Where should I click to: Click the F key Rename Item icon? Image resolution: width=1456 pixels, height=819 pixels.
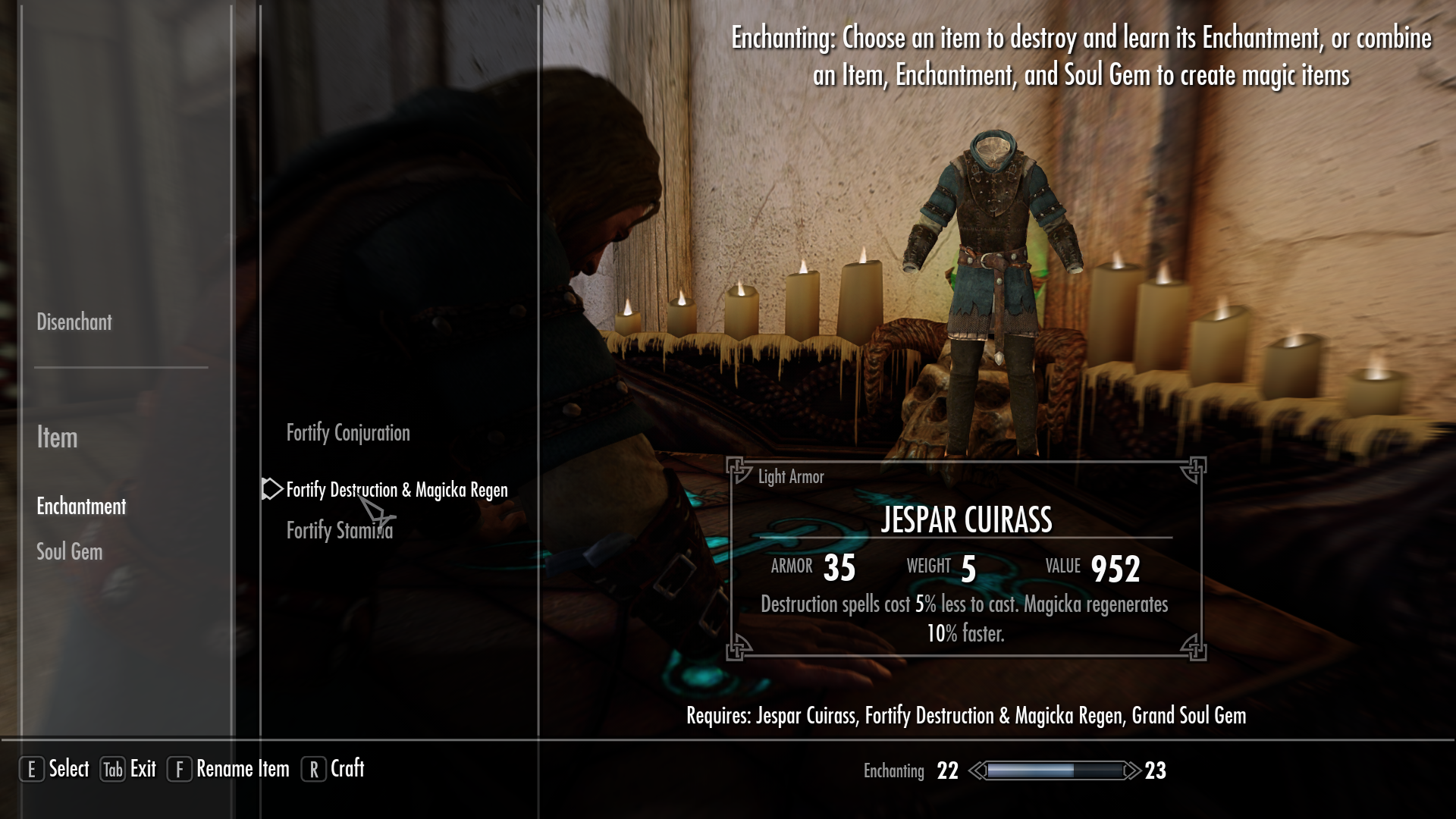[x=179, y=769]
